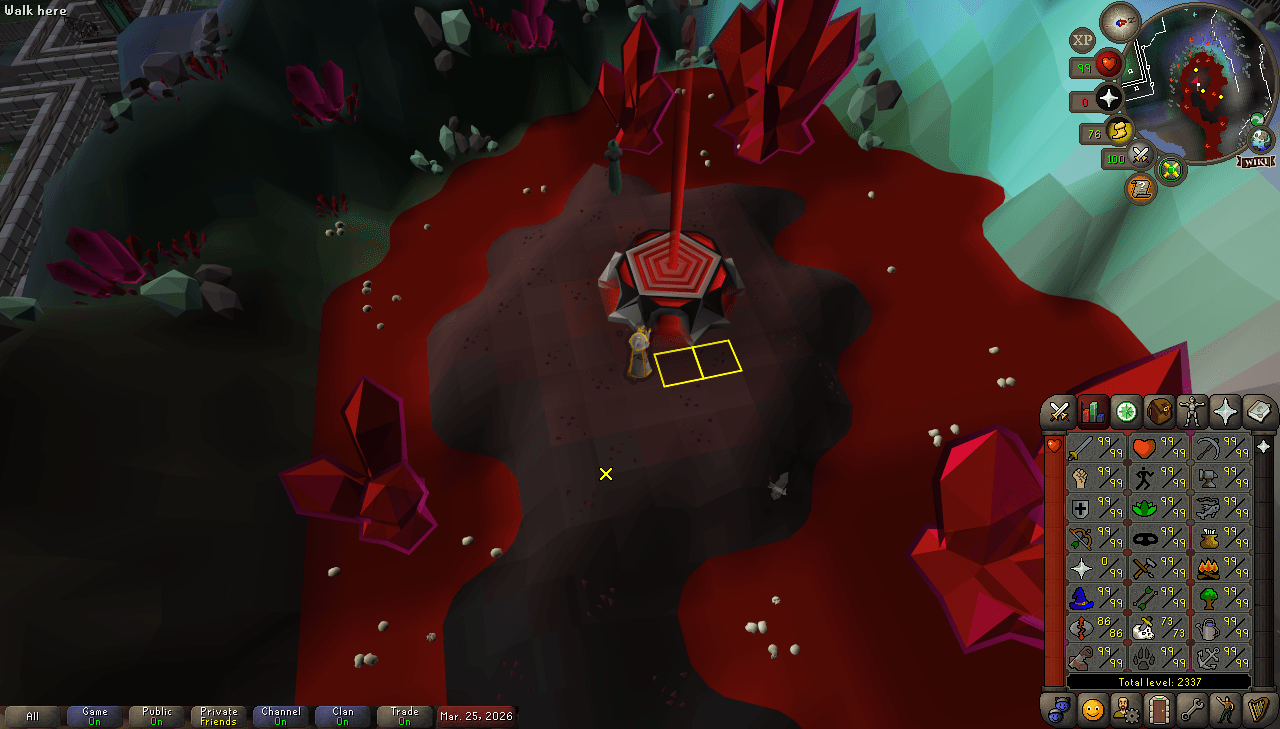Open the Music Player tab
The width and height of the screenshot is (1280, 729).
point(1257,710)
